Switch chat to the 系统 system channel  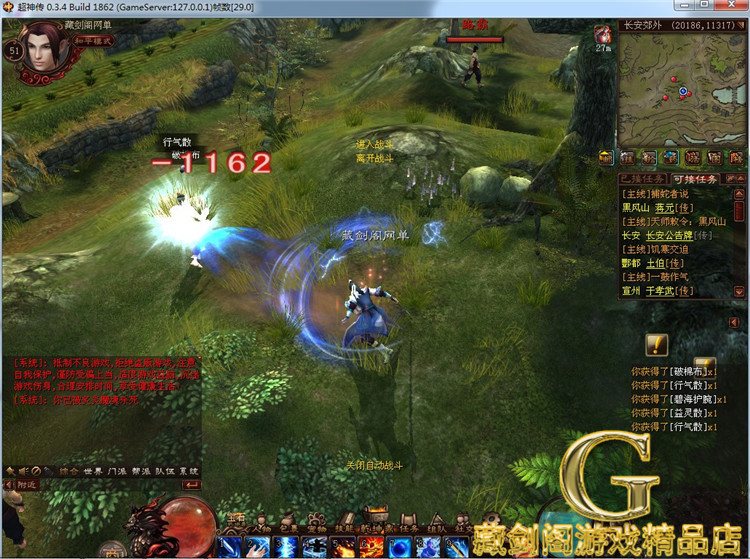(x=189, y=470)
